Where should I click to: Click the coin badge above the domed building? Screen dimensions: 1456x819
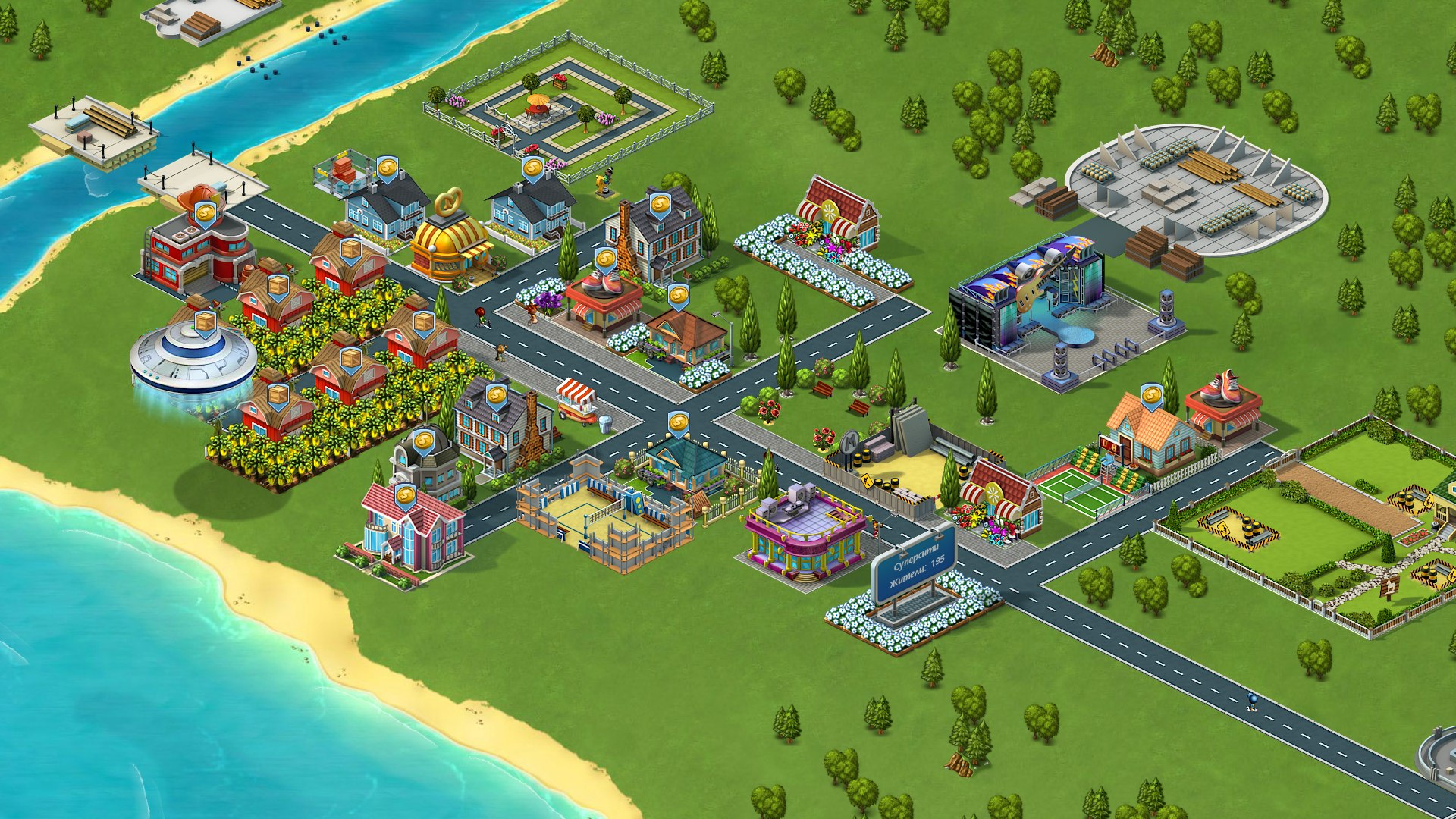[x=423, y=440]
